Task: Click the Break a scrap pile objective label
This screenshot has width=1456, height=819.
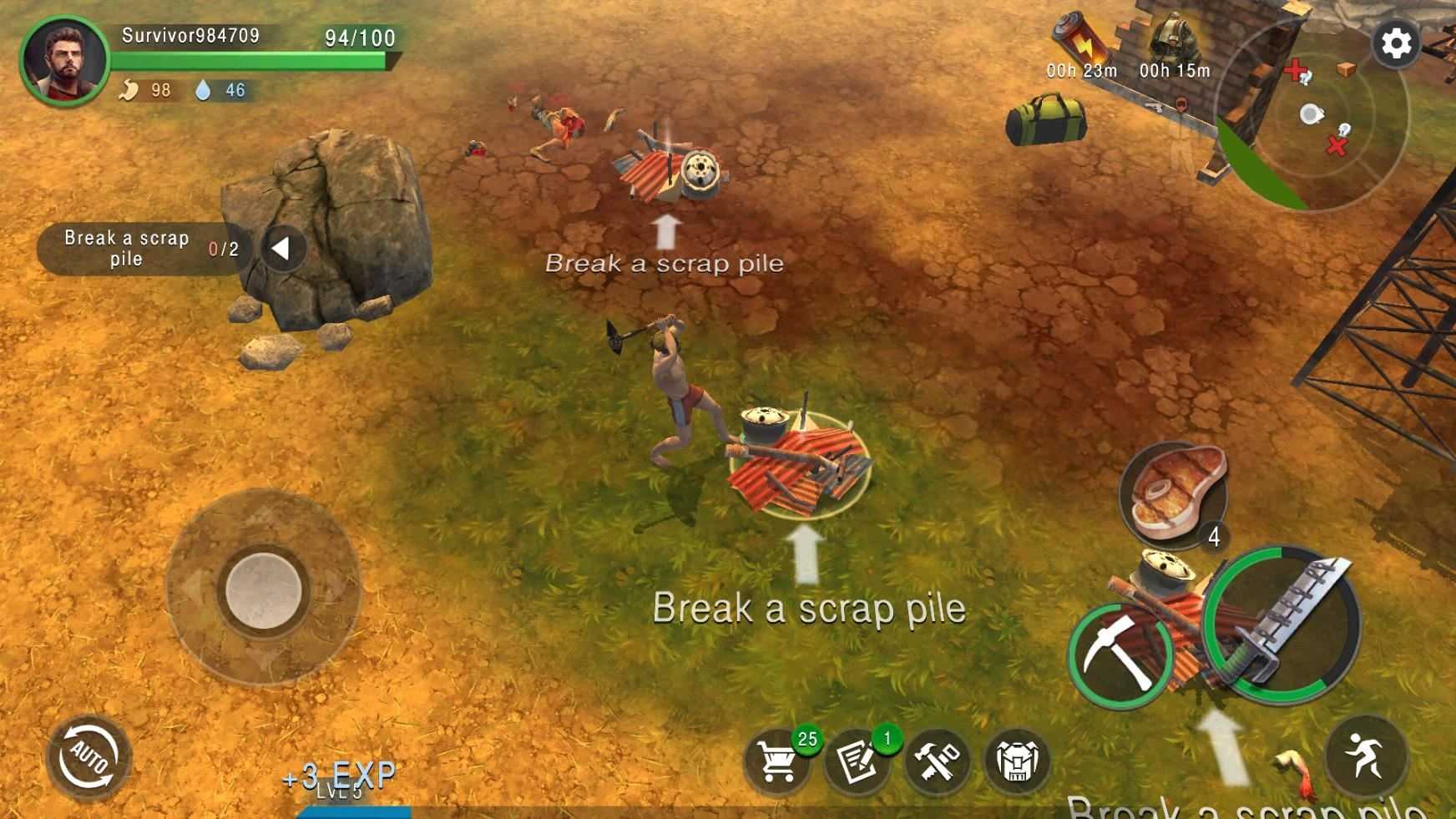Action: pos(127,248)
